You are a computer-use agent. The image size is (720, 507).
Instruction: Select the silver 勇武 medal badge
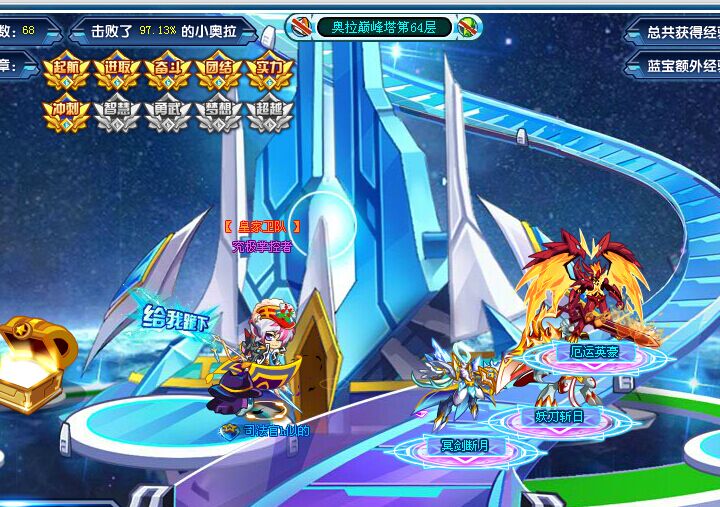[168, 114]
